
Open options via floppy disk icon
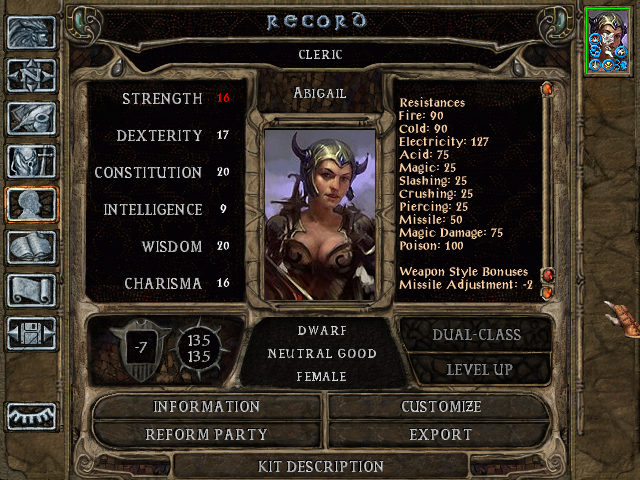[30, 333]
